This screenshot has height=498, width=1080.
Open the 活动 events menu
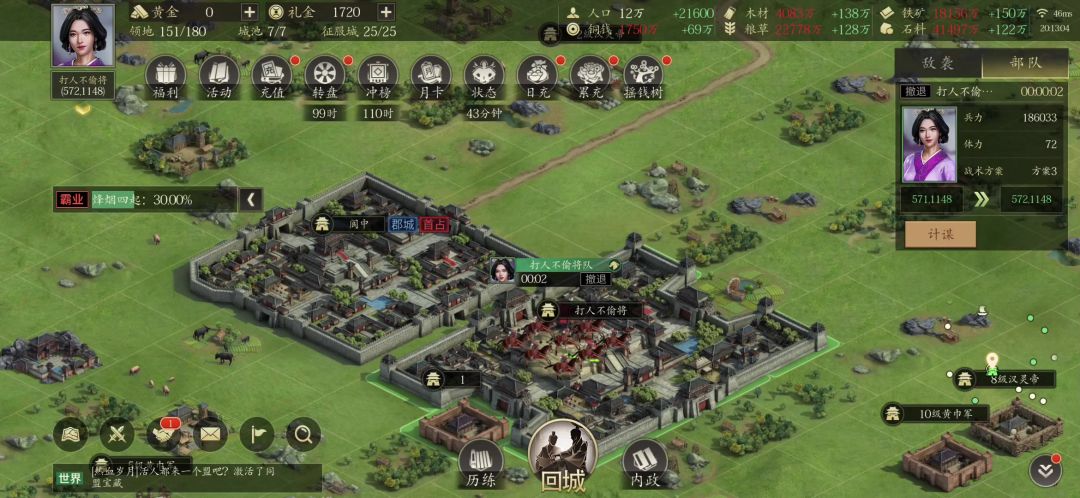pos(219,75)
